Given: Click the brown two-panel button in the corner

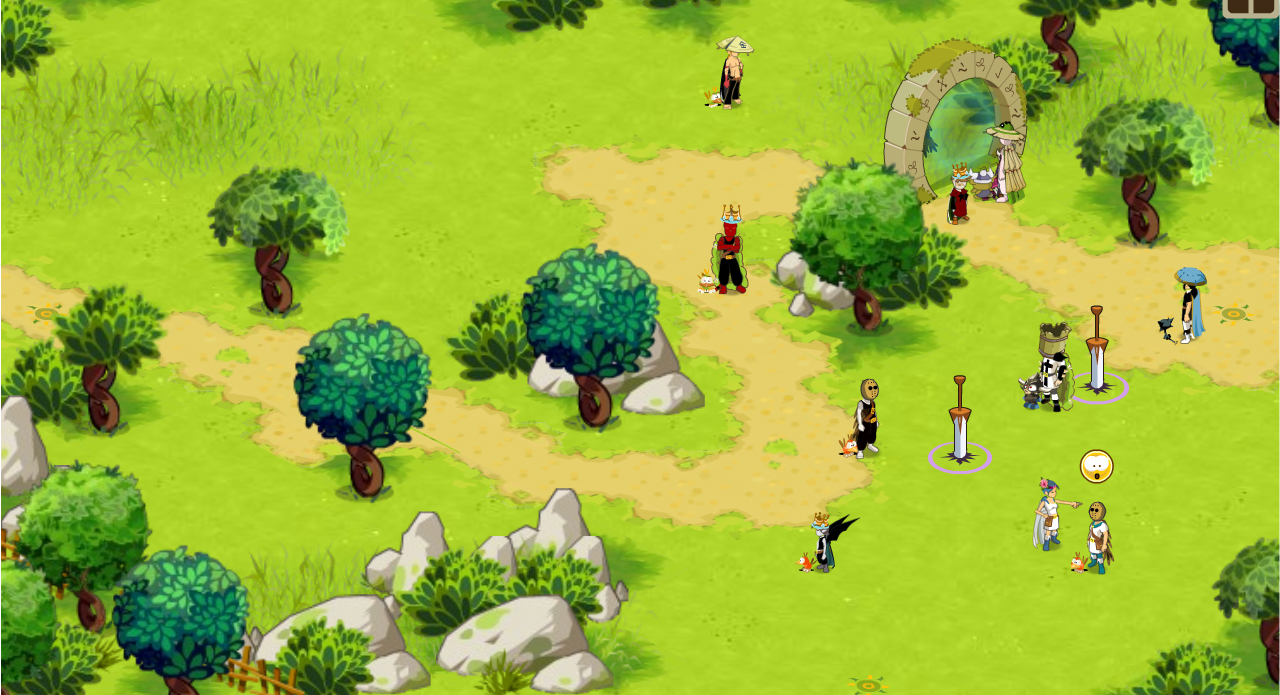Looking at the screenshot, I should click(x=1252, y=7).
